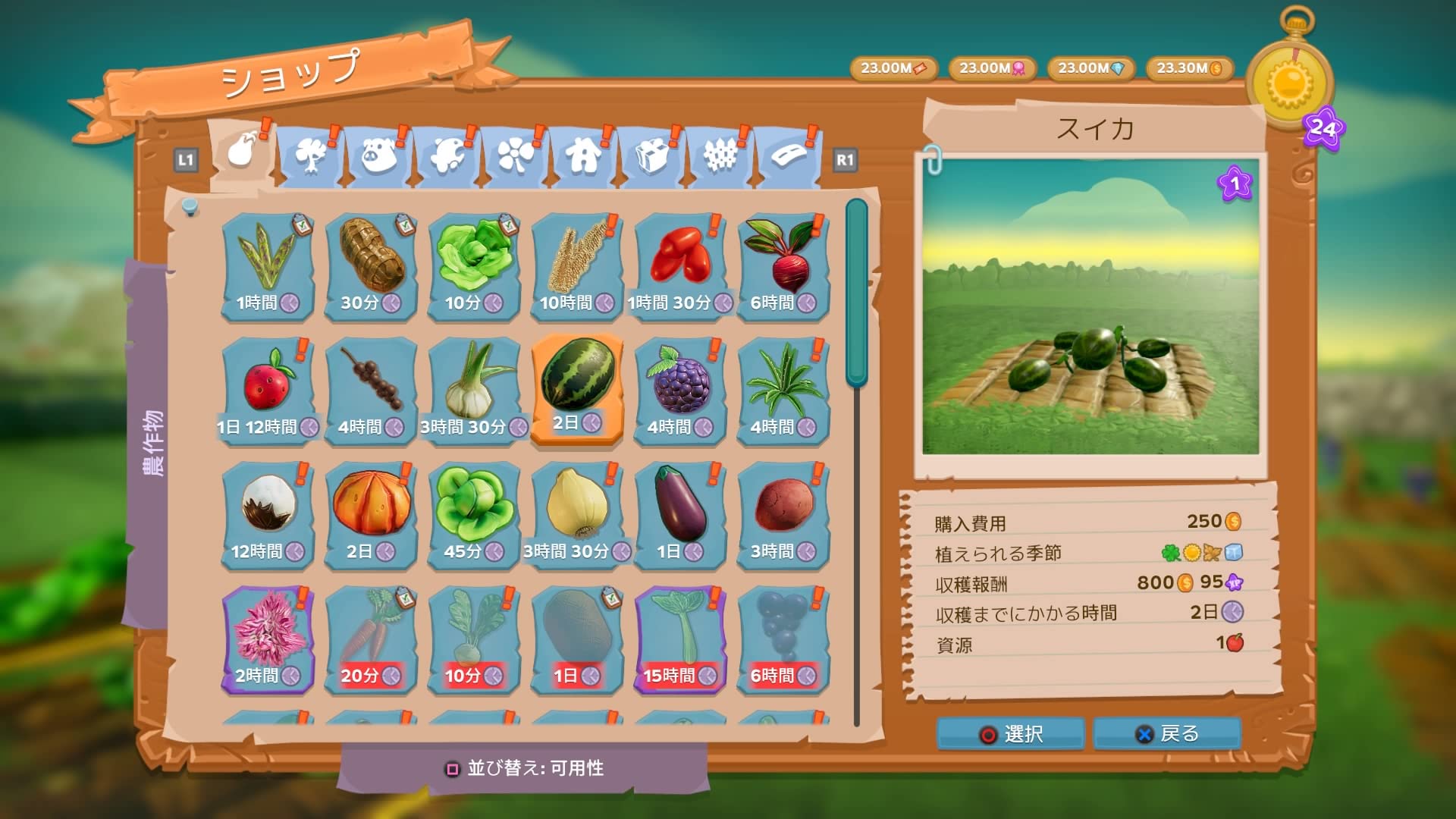Select the asparagus crop tile

point(268,265)
